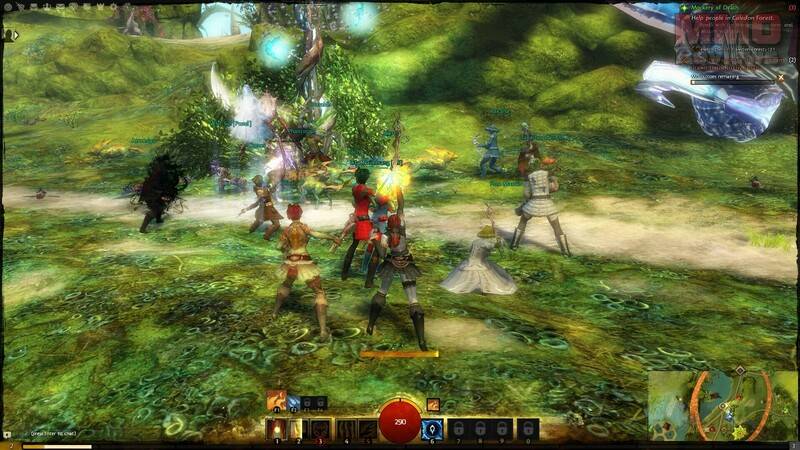Switch to fire attunement F1 icon
The image size is (800, 450).
point(276,402)
